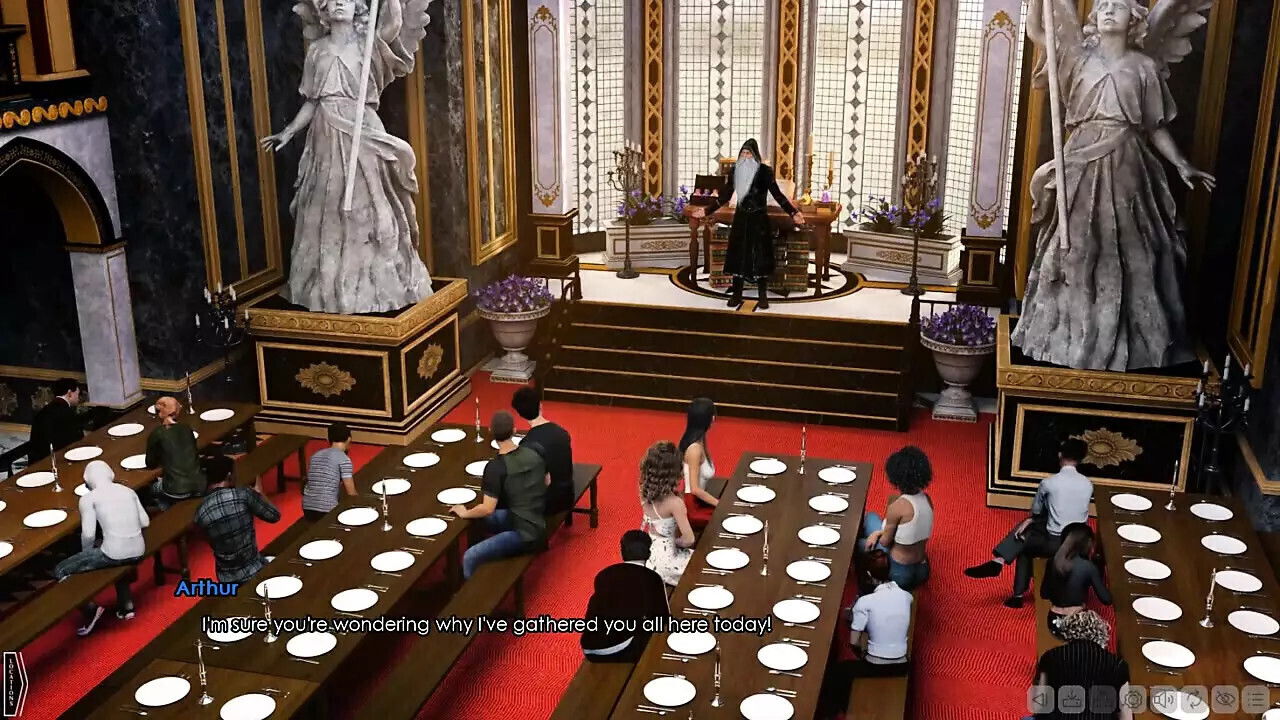Click the dialogue text to advance the story

(x=486, y=622)
